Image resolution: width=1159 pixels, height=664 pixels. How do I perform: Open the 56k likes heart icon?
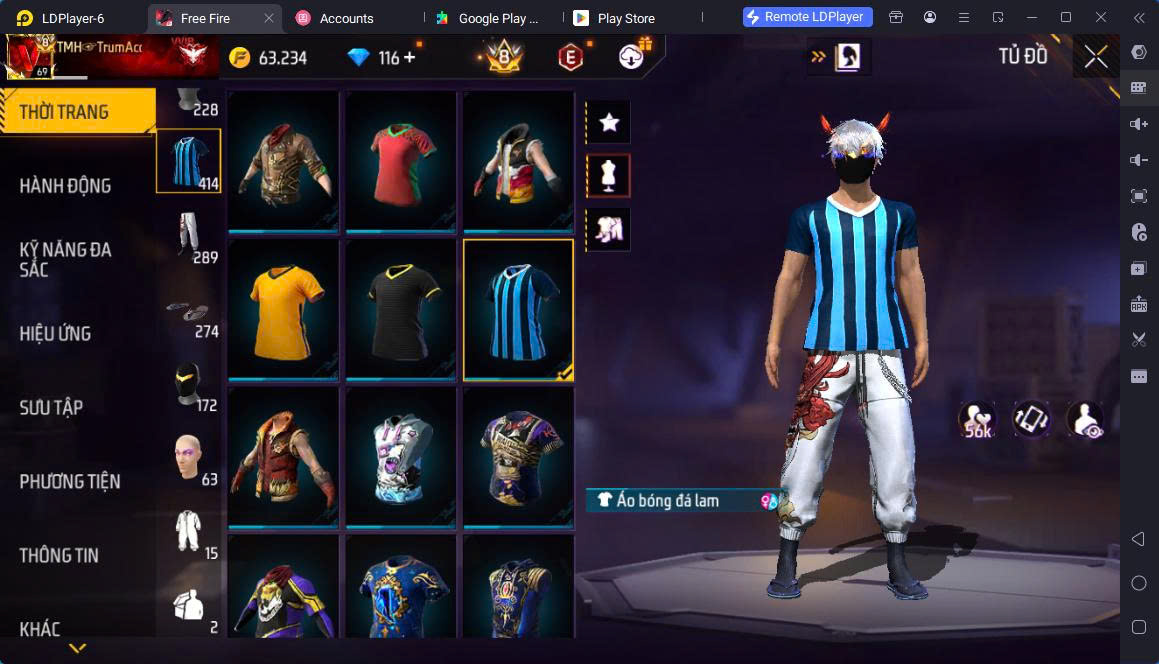click(x=976, y=420)
